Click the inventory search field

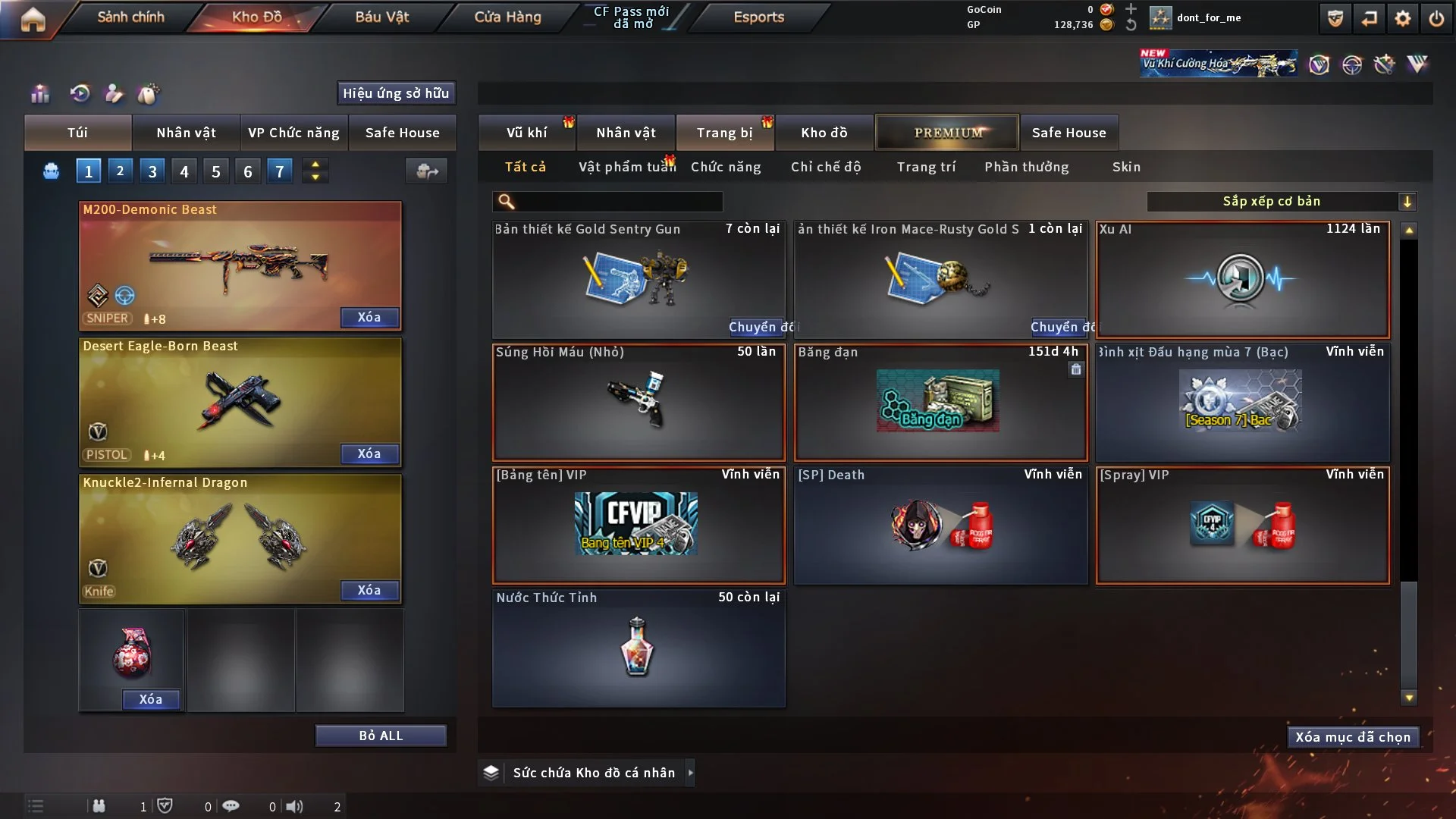tap(618, 201)
